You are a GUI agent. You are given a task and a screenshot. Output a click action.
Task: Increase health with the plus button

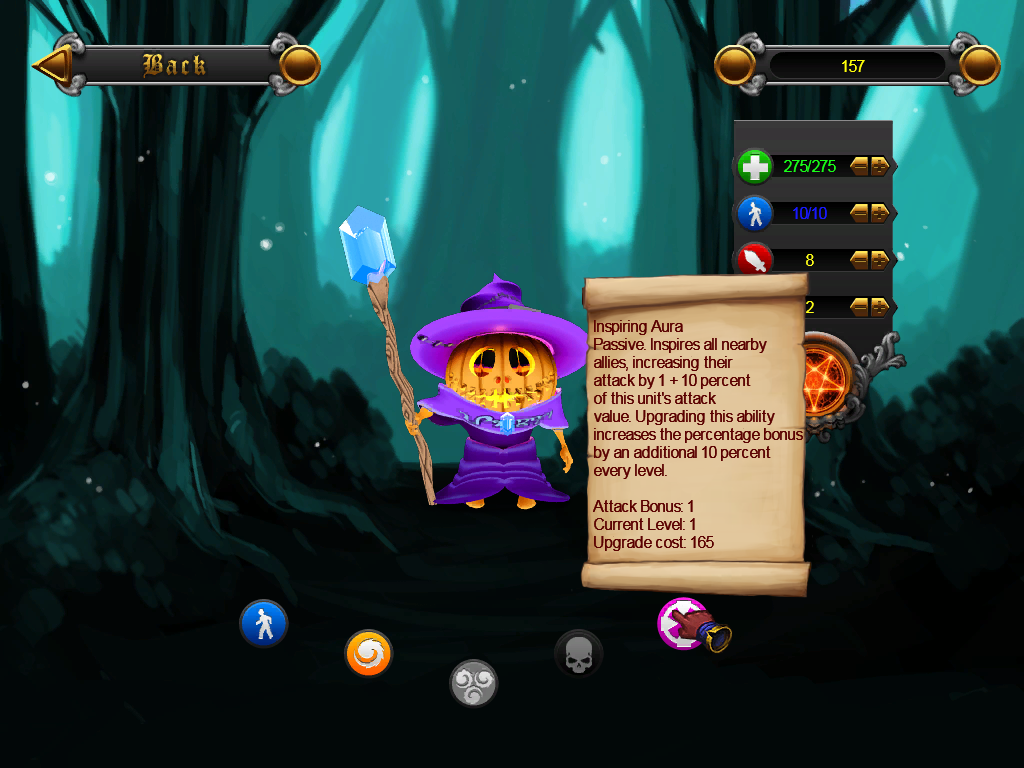click(880, 166)
